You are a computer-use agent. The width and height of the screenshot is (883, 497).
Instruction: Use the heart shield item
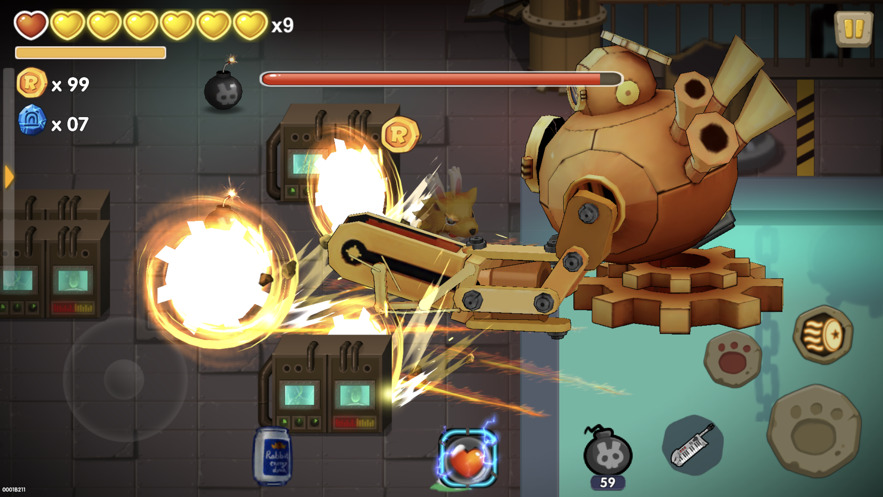coord(467,460)
